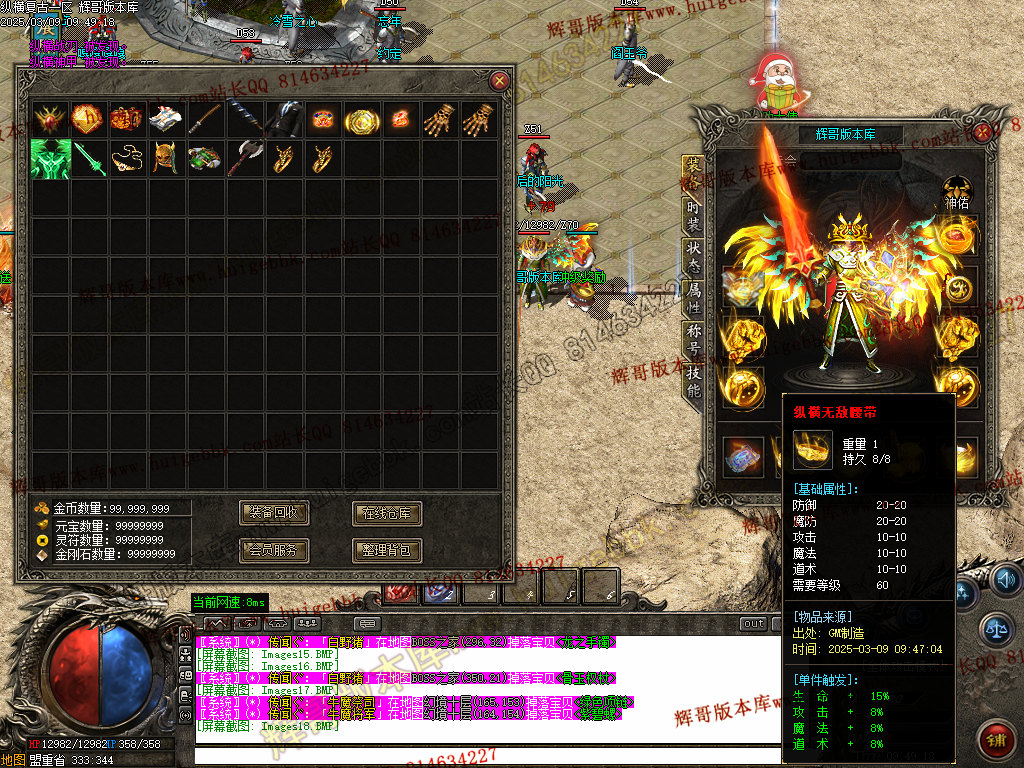Click the 神佑 divine blessing icon
Image resolution: width=1024 pixels, height=768 pixels.
(958, 190)
